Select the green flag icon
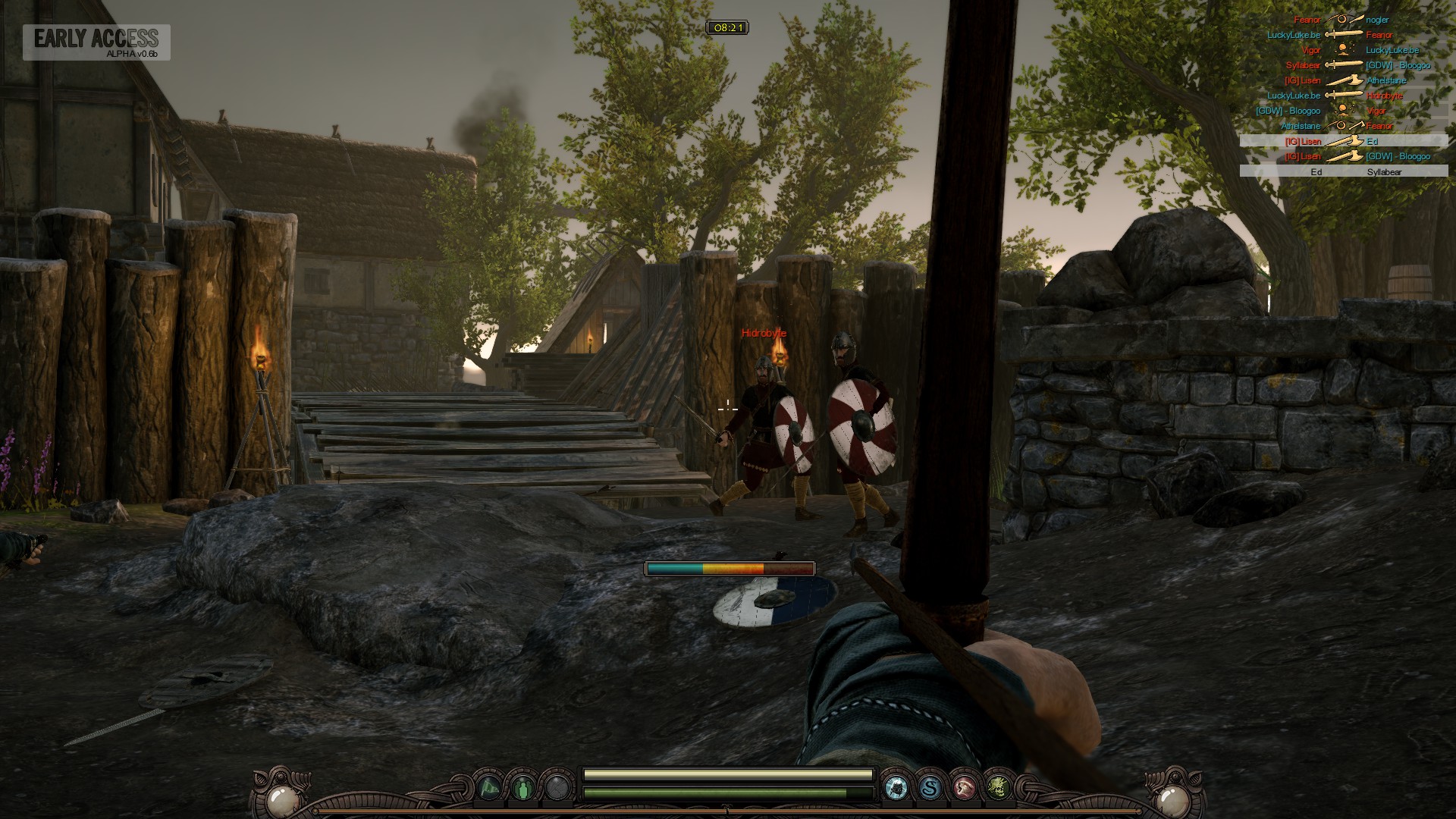Image resolution: width=1456 pixels, height=819 pixels. pos(489,789)
